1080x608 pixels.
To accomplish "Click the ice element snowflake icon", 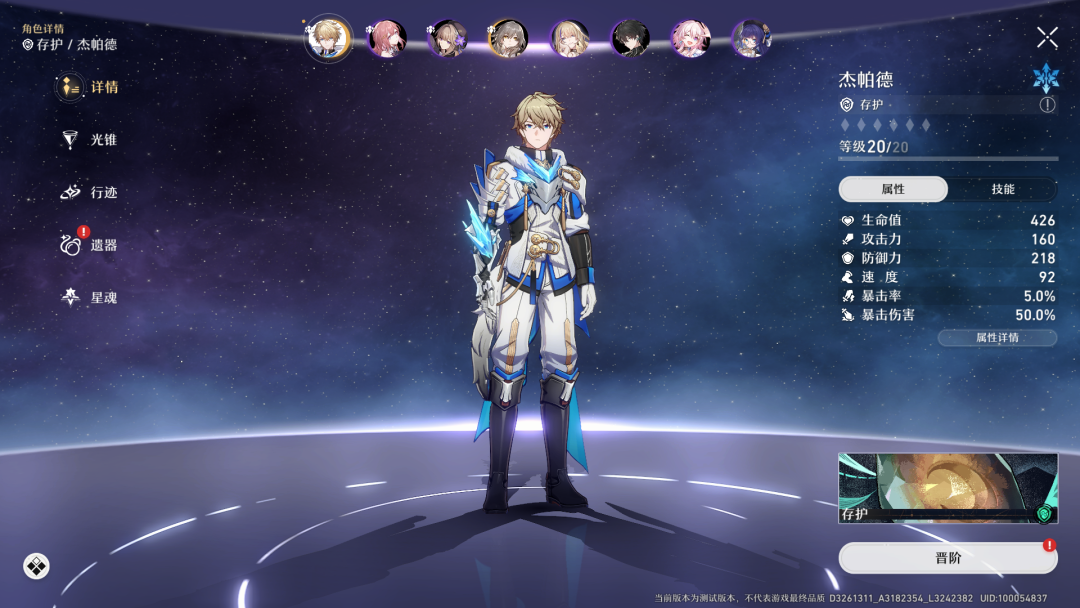I will point(1045,78).
